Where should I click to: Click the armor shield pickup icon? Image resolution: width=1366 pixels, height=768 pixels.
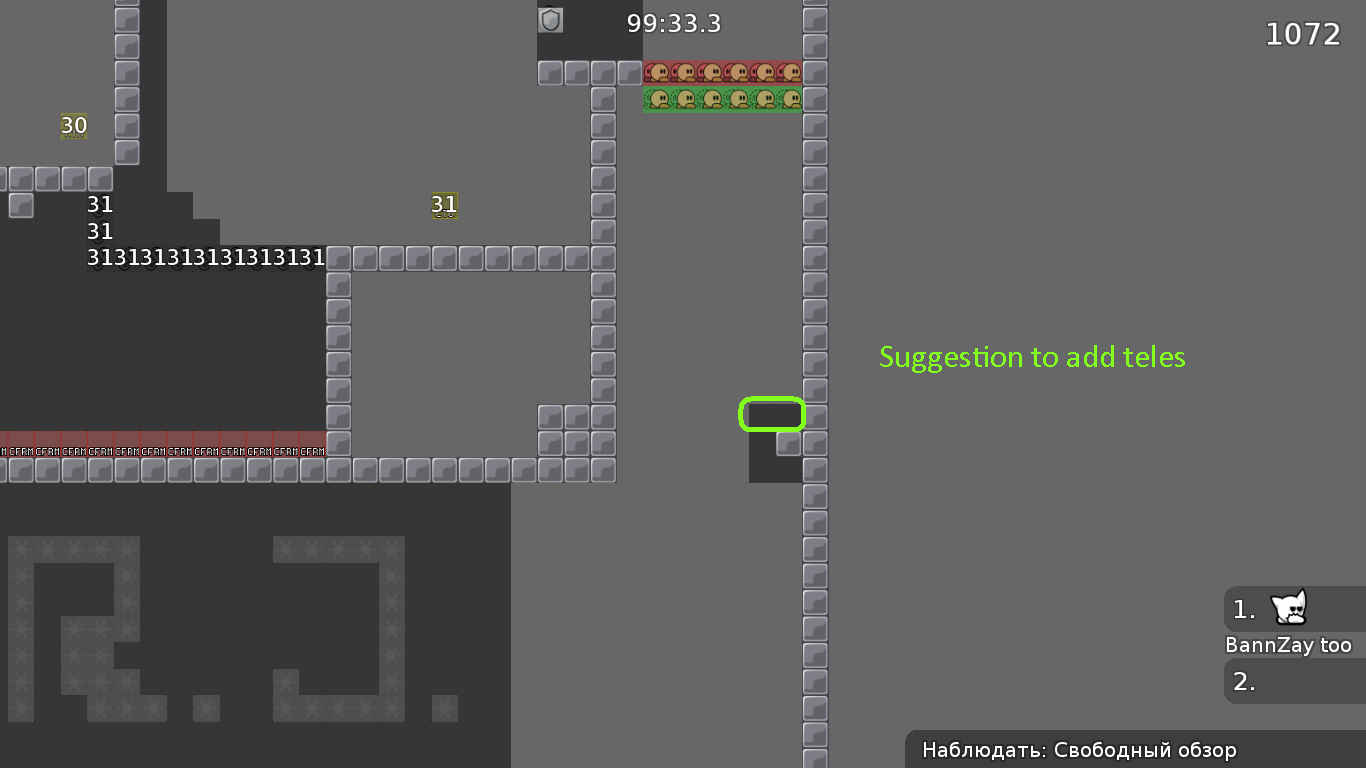548,19
